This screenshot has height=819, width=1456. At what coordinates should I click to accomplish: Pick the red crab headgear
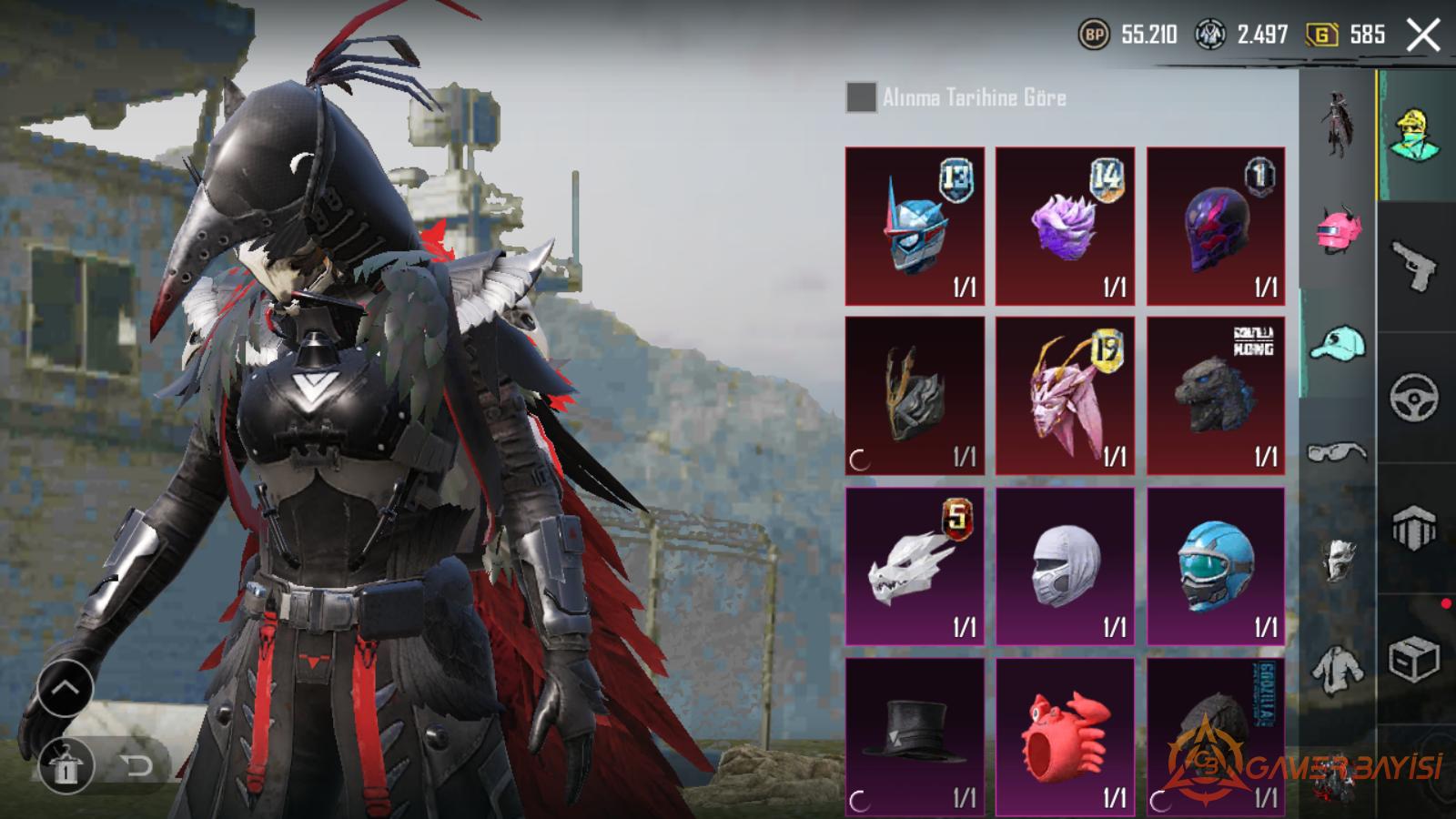point(1065,737)
